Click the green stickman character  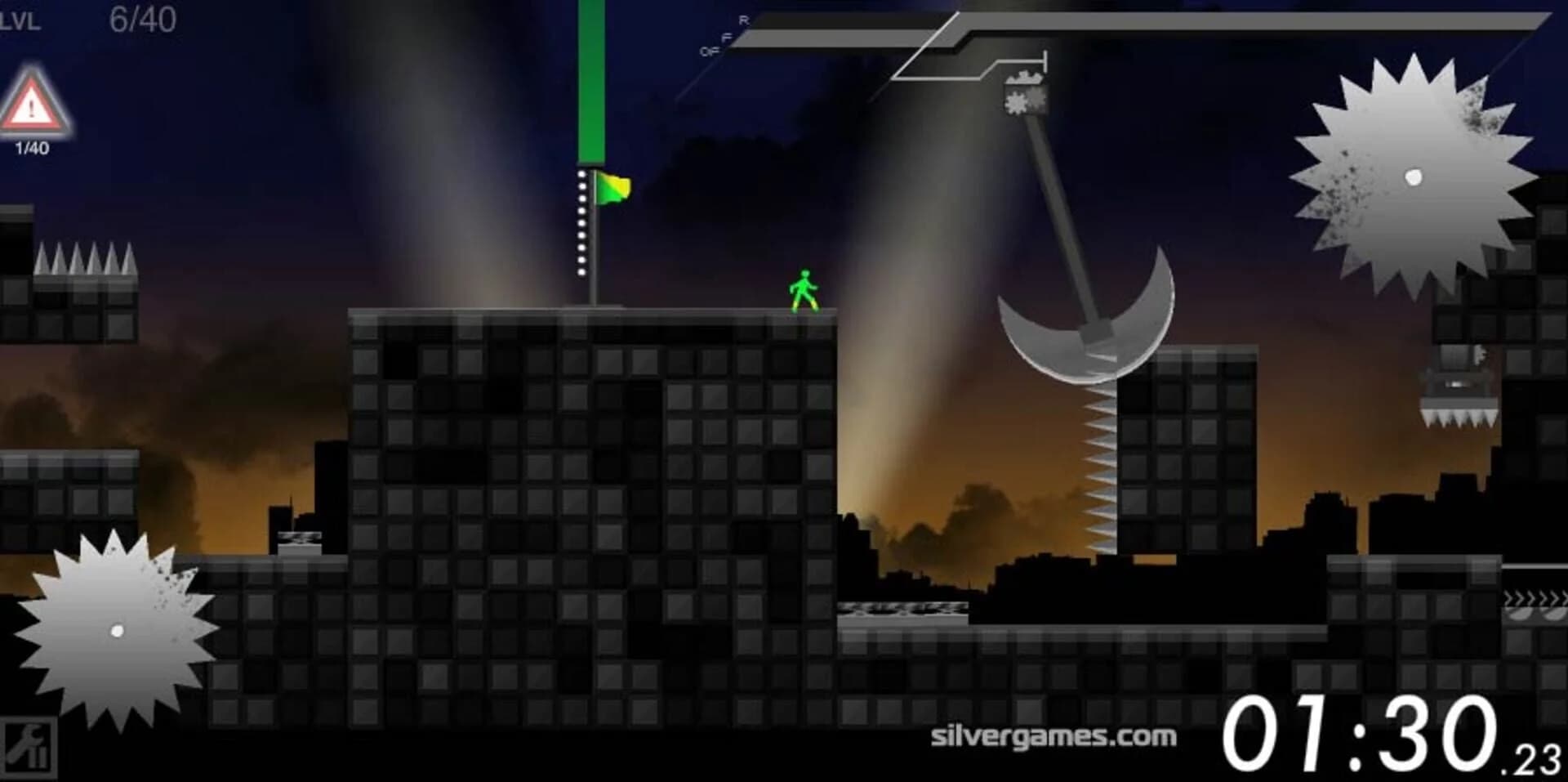[x=804, y=286]
